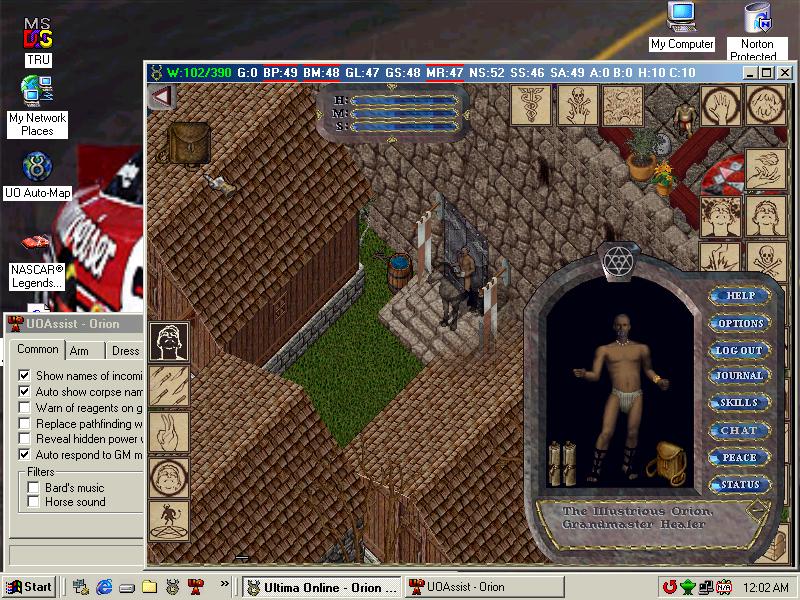The image size is (800, 600).
Task: Open the Help menu on the paperdoll
Action: [740, 296]
